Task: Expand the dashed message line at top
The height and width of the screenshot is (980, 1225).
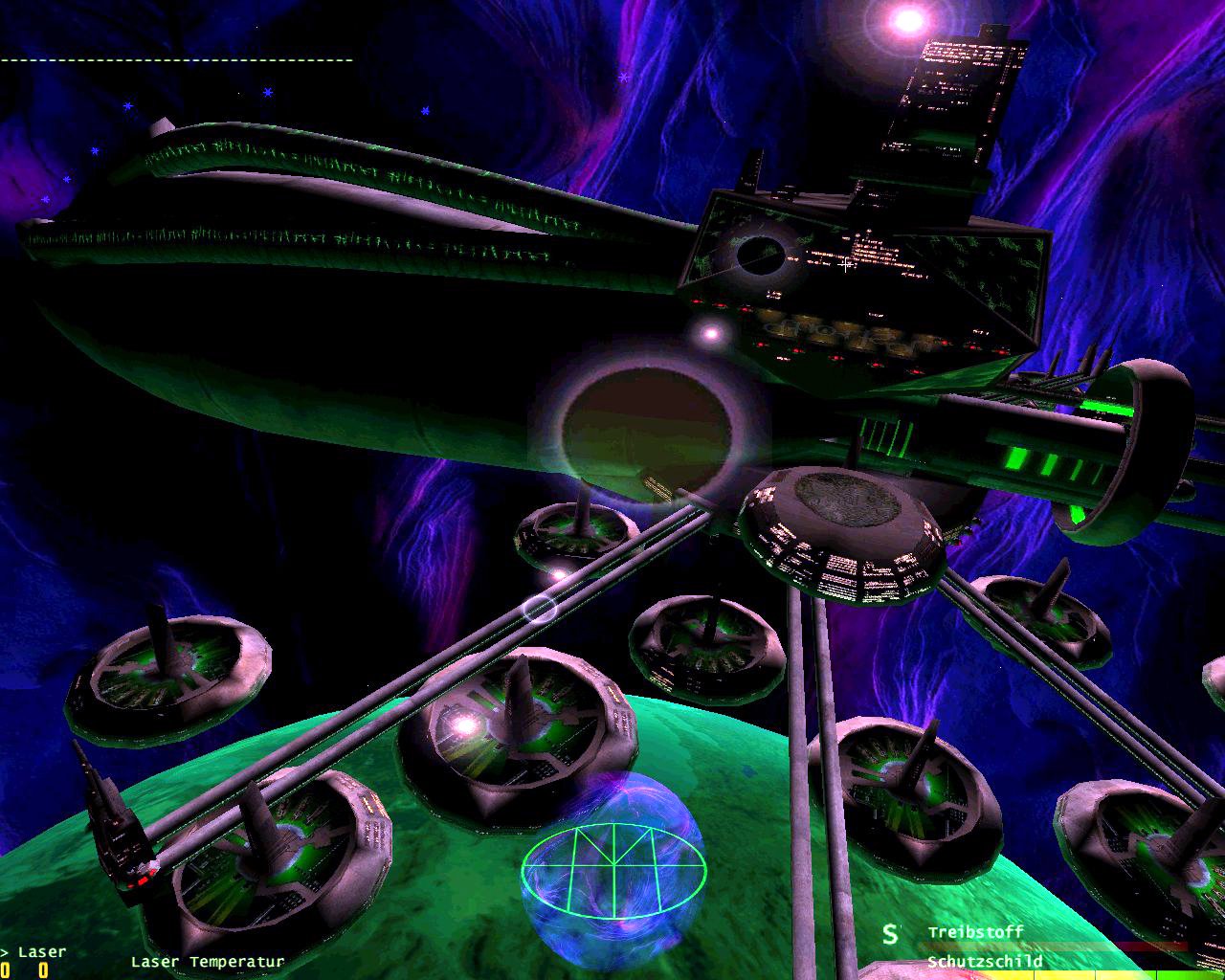Action: pos(177,59)
